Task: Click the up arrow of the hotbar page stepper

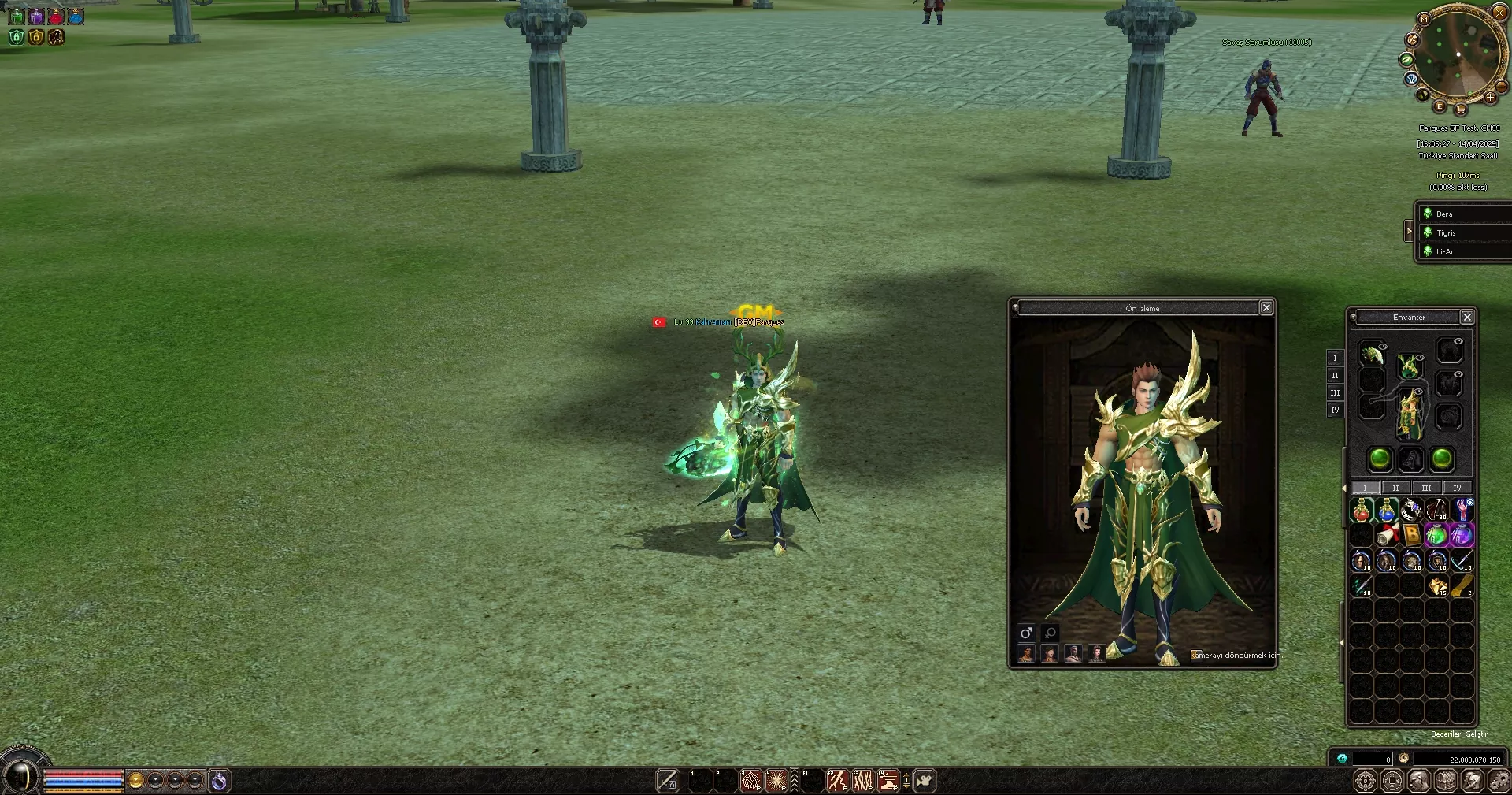Action: pyautogui.click(x=906, y=775)
